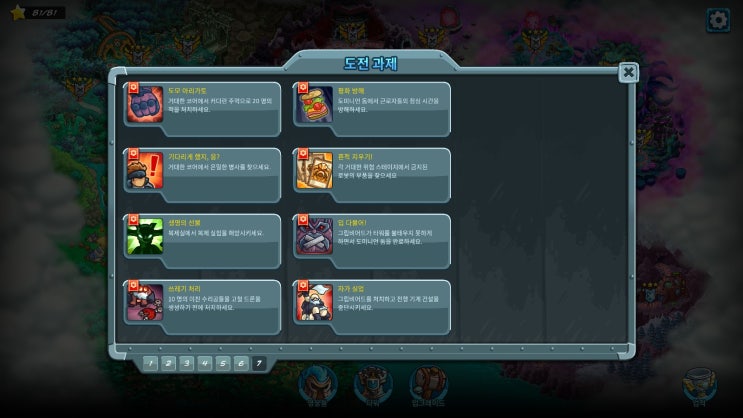Open the 입 다물어 challenge entry
Viewport: 743px width, 418px height.
(x=372, y=236)
